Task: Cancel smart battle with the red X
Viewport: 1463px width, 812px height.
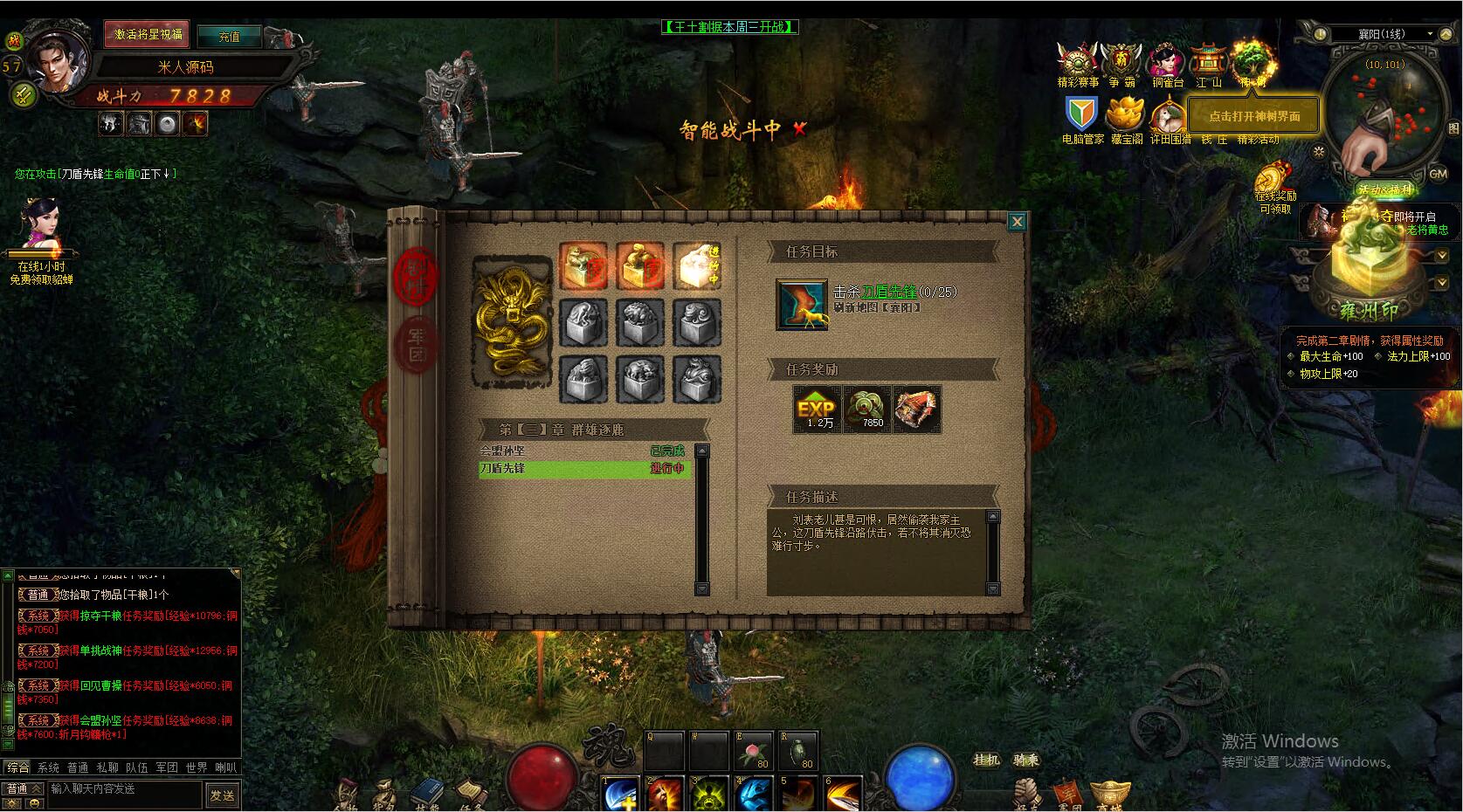Action: click(799, 129)
